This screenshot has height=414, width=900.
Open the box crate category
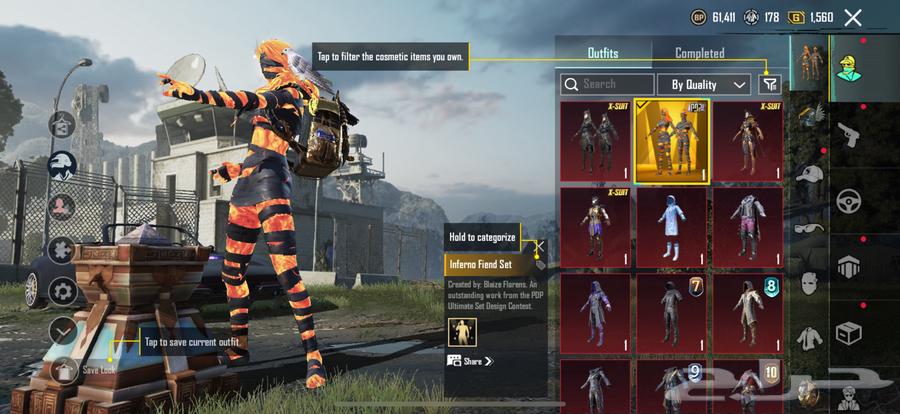click(849, 332)
